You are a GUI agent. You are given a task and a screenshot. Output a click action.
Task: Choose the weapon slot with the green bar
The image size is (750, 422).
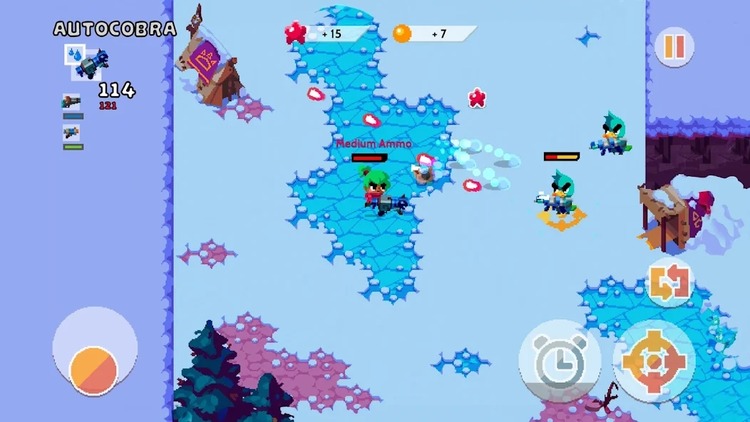[x=72, y=134]
